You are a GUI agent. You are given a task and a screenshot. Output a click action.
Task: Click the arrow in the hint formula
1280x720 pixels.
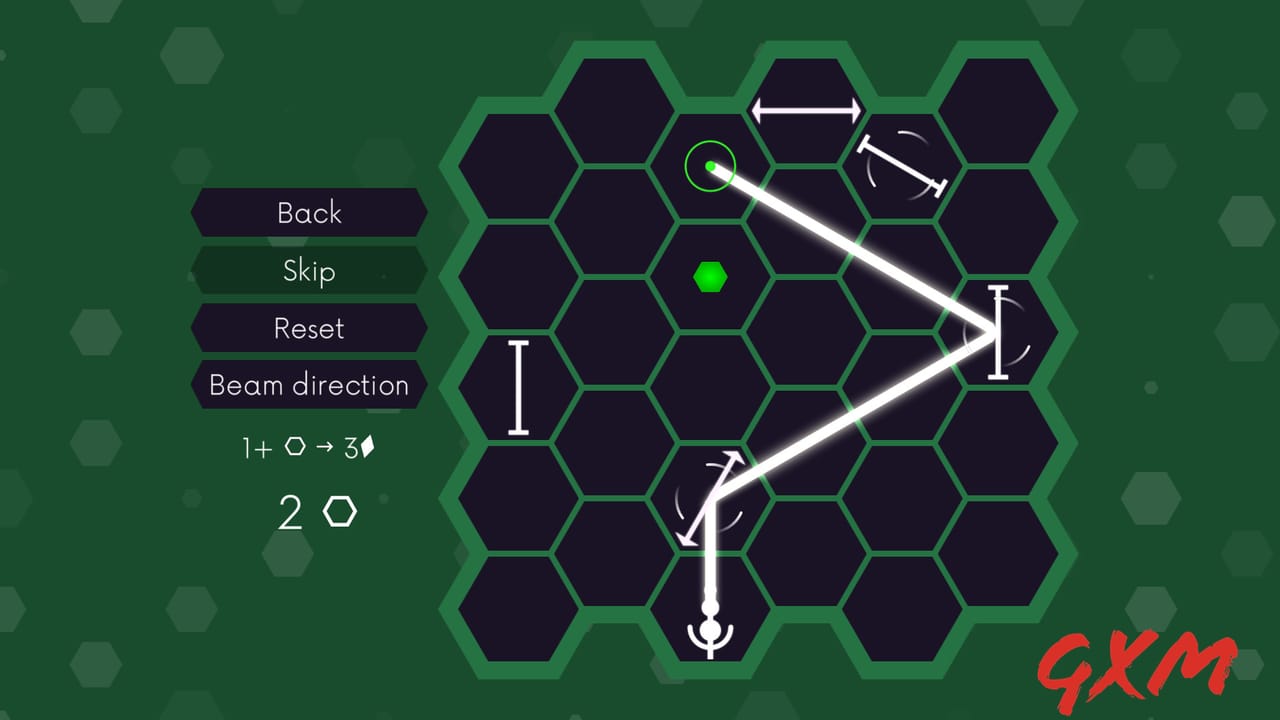[325, 447]
